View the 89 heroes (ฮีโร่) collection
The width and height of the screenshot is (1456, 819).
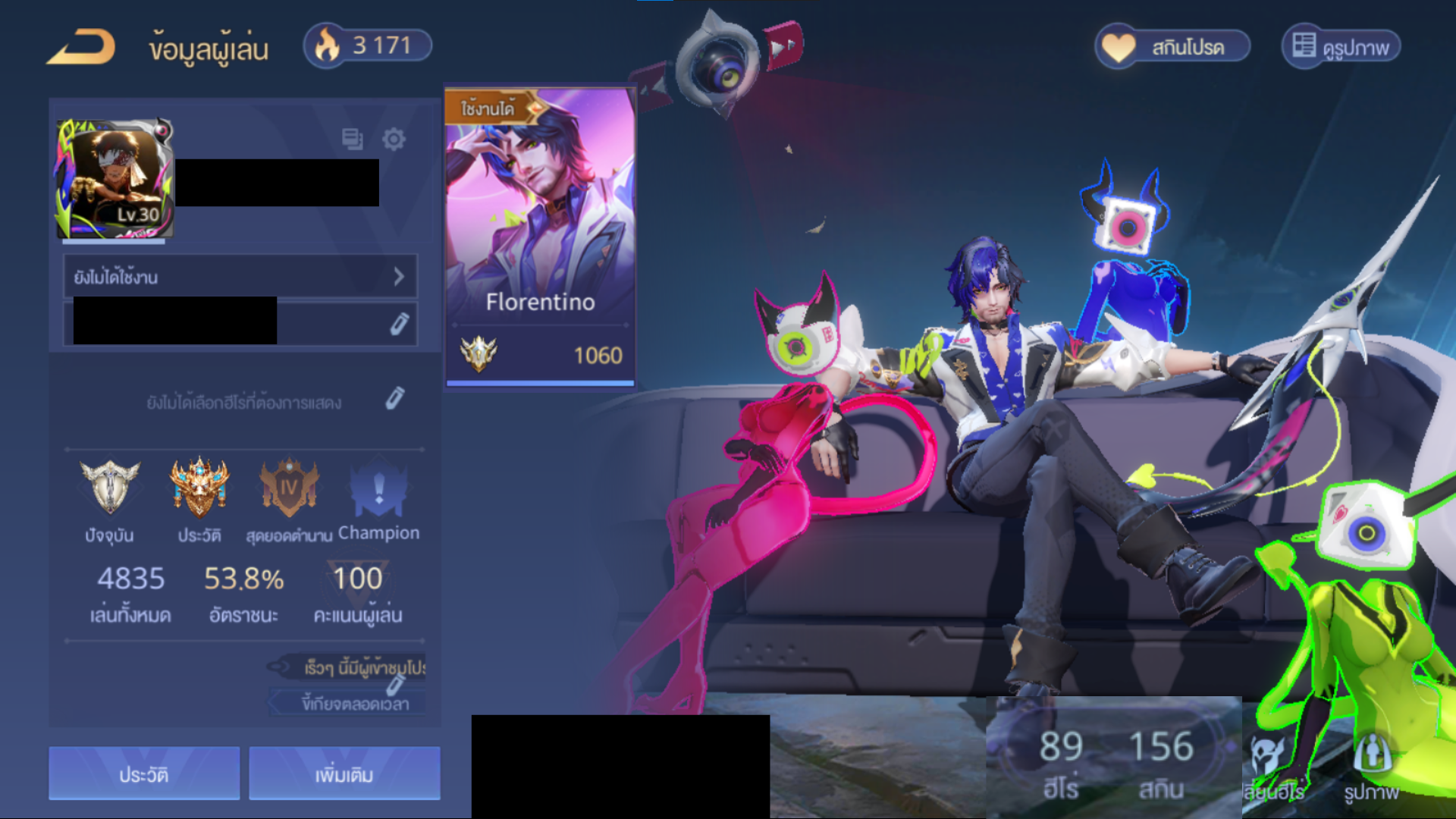[1060, 762]
